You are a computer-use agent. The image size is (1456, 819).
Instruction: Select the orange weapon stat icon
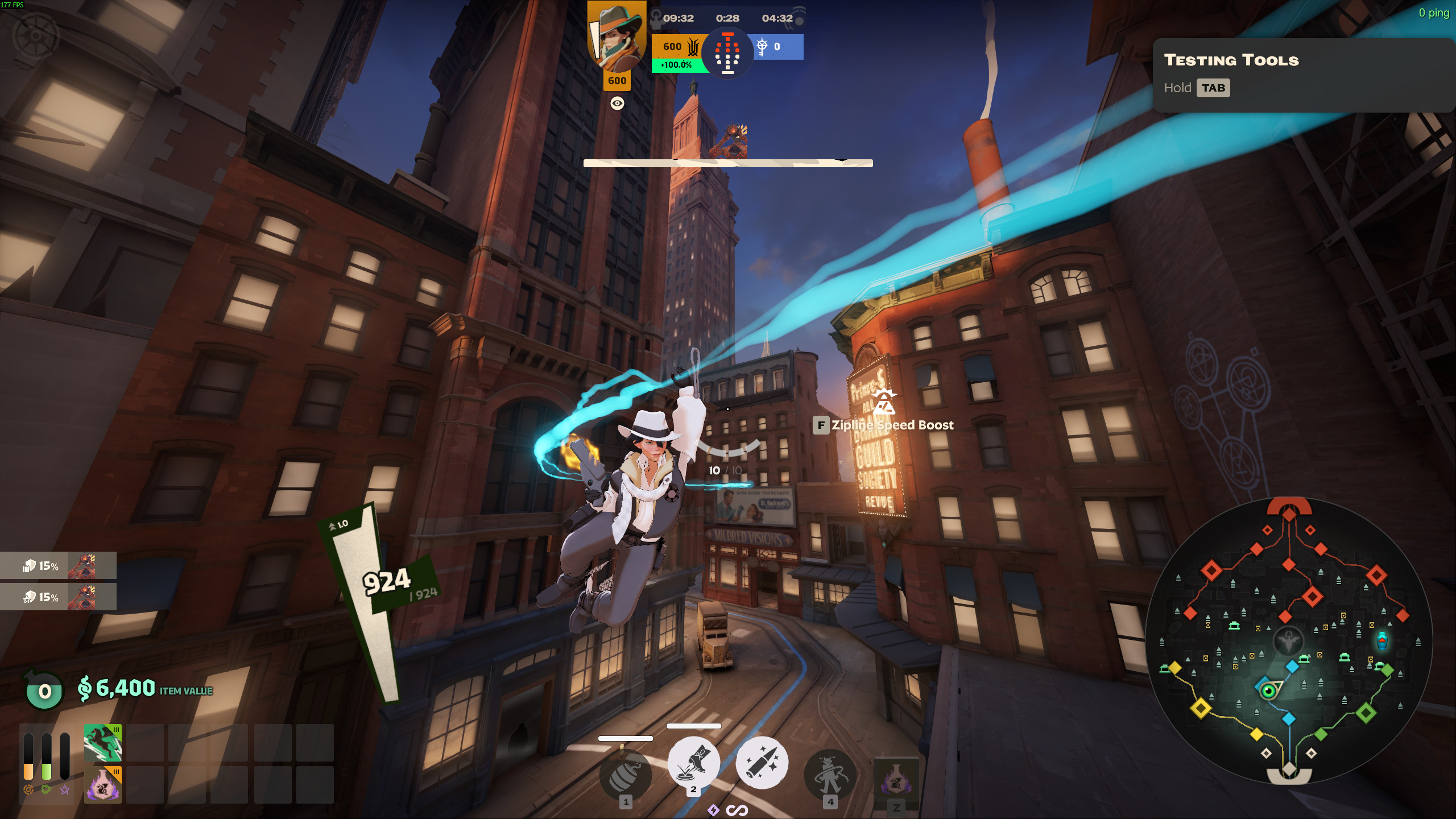pyautogui.click(x=28, y=789)
